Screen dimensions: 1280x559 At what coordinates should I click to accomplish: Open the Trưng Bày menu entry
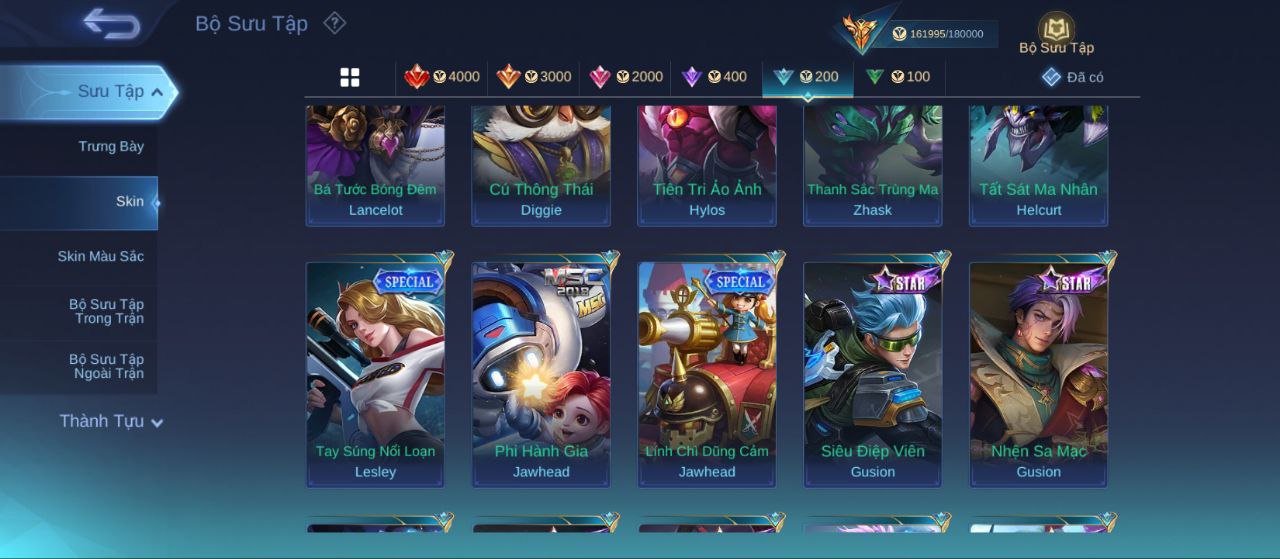click(x=111, y=147)
